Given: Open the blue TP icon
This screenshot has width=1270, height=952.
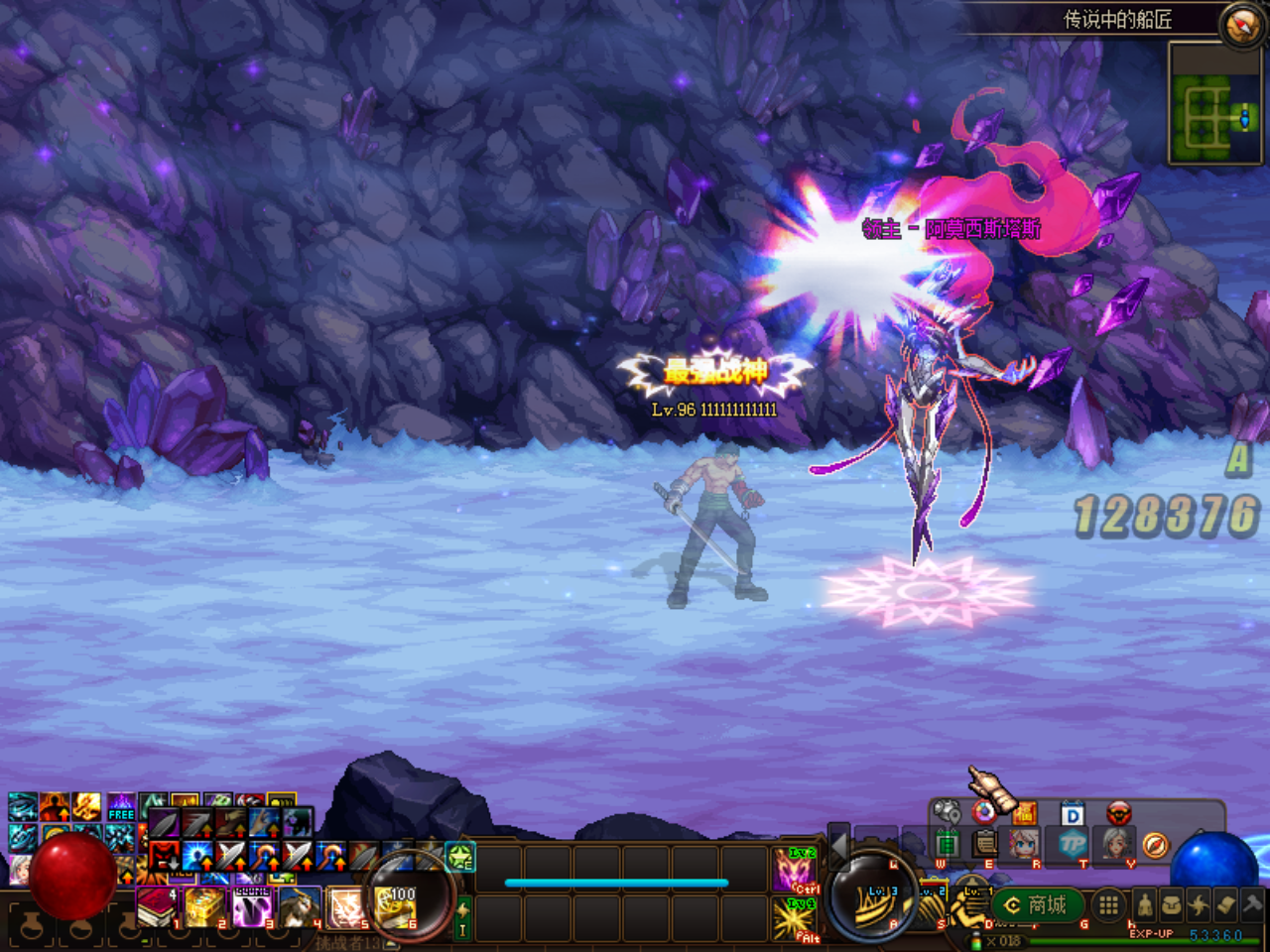Looking at the screenshot, I should coord(1073,845).
